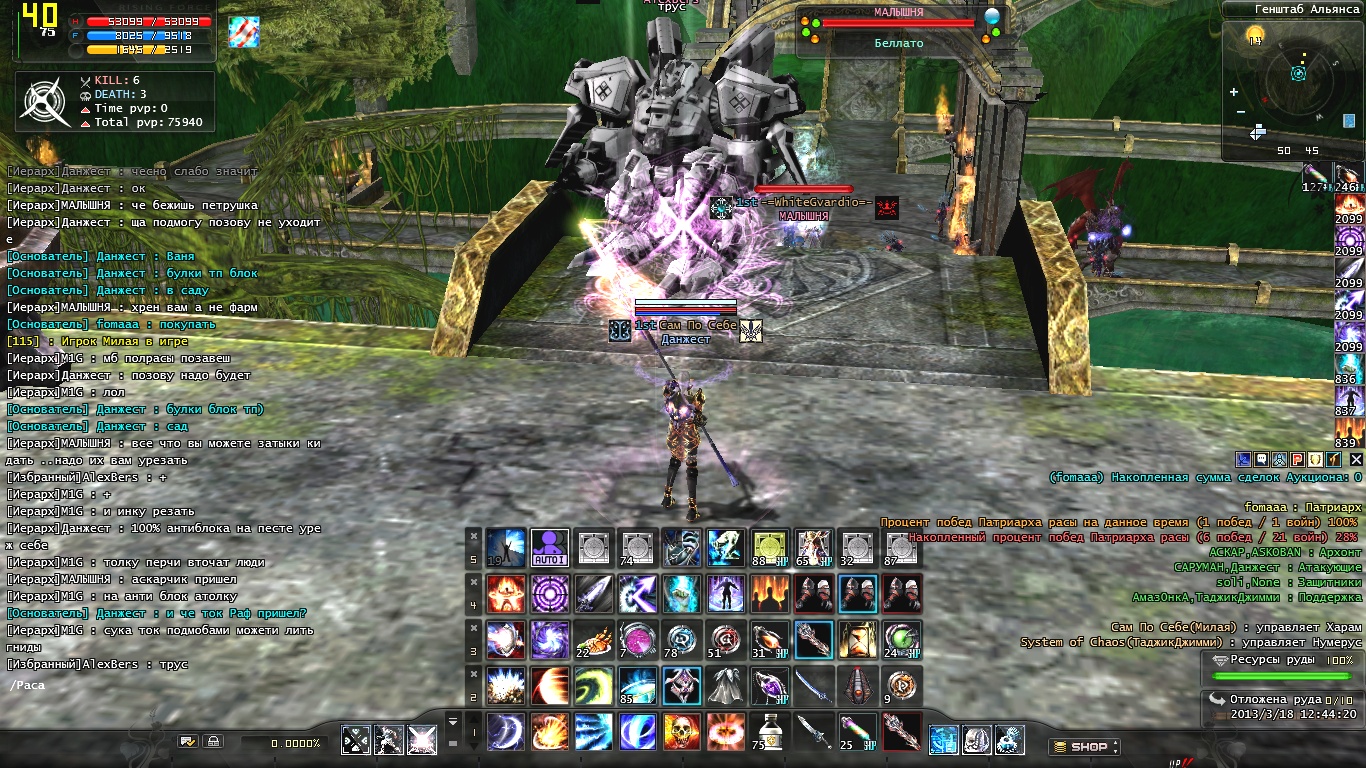Viewport: 1366px width, 768px height.
Task: Select the radar minimap
Action: (1298, 74)
